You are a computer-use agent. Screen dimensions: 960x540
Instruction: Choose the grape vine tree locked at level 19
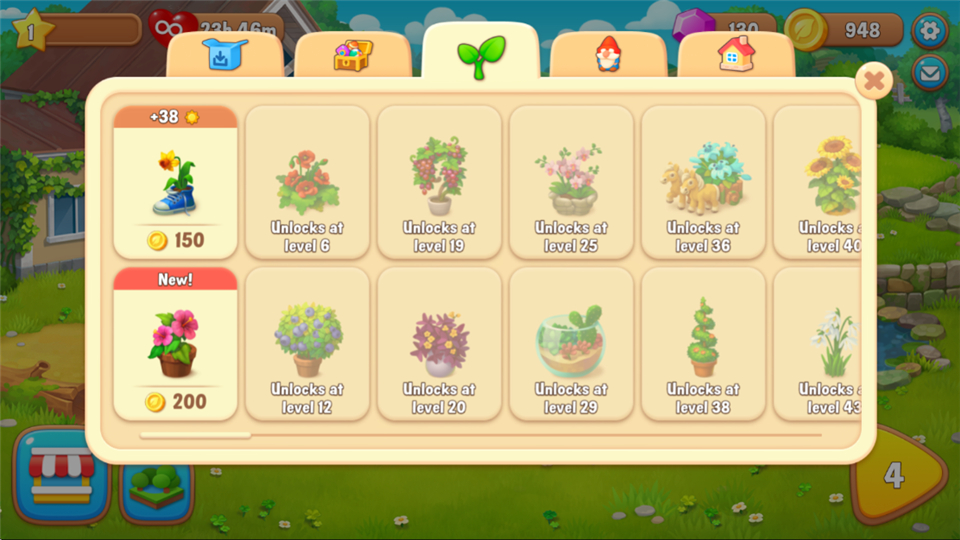[x=439, y=182]
